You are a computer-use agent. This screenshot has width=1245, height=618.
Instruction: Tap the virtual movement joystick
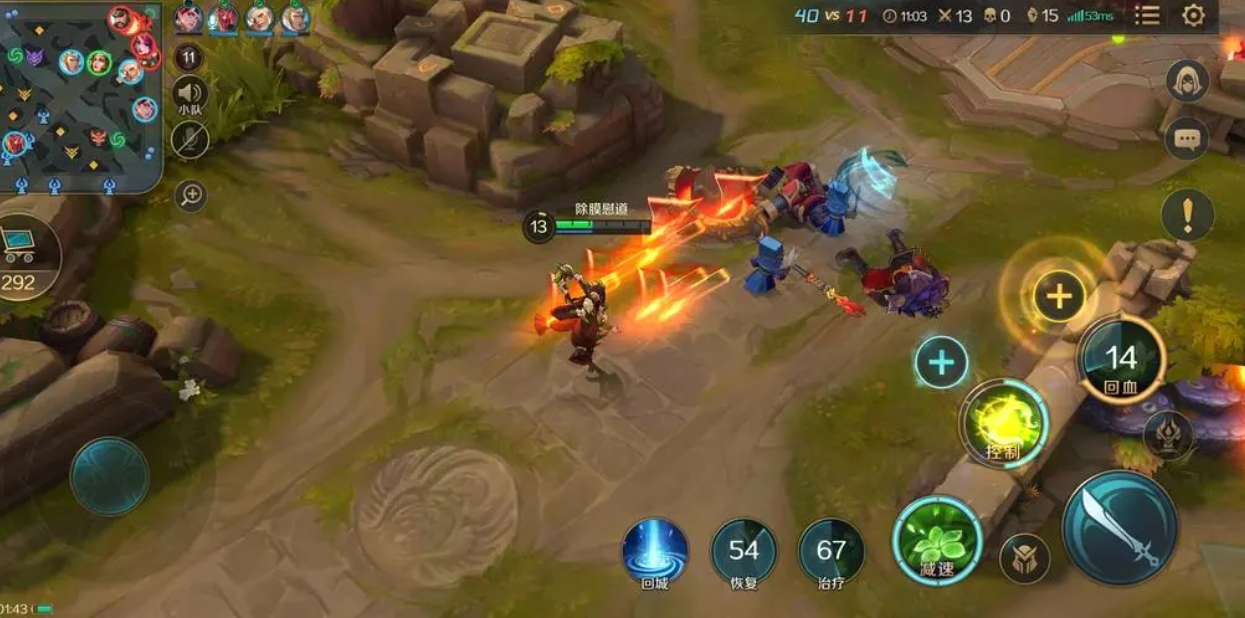[x=109, y=477]
